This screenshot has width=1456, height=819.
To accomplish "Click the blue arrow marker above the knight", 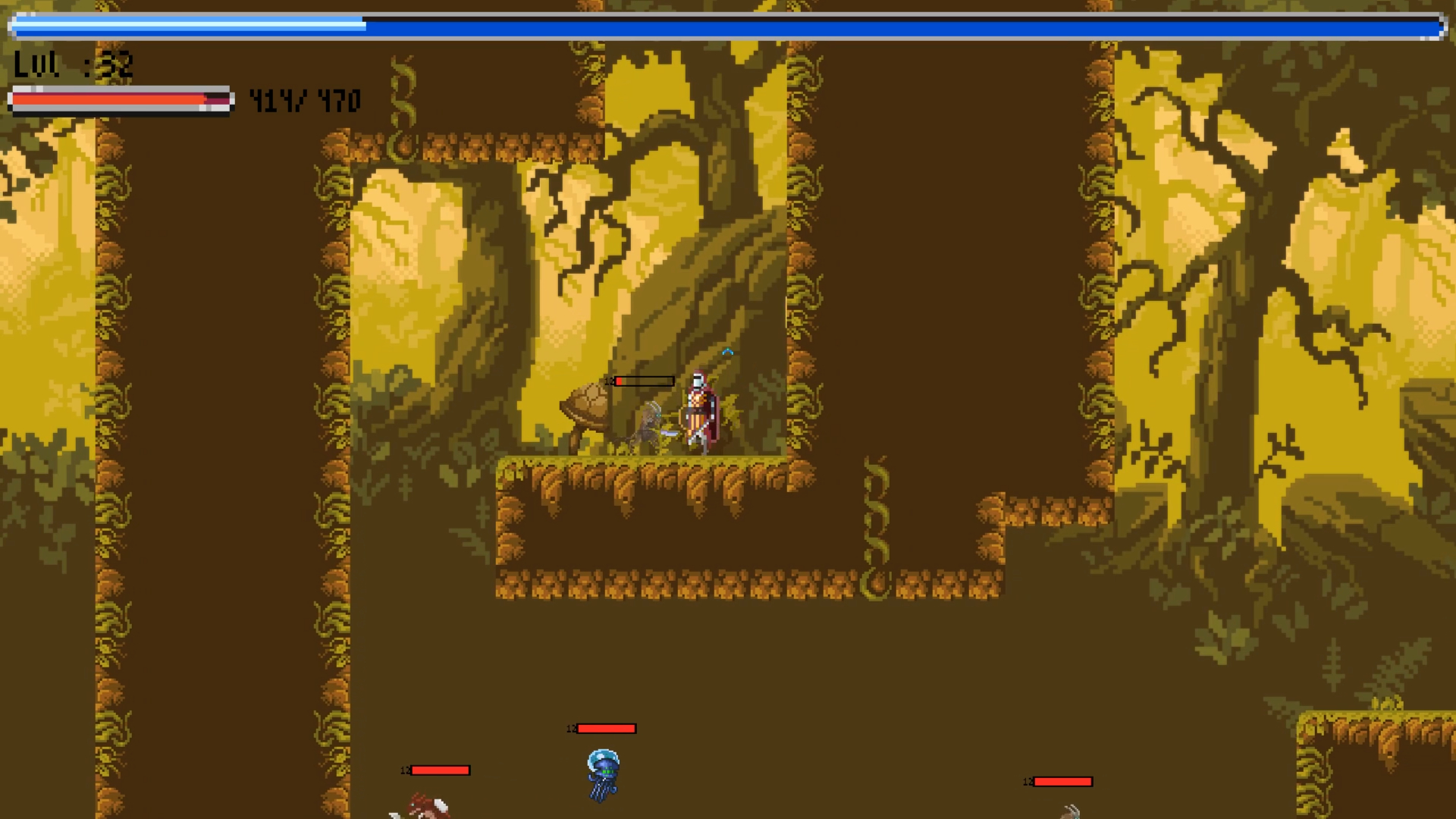I will 728,351.
